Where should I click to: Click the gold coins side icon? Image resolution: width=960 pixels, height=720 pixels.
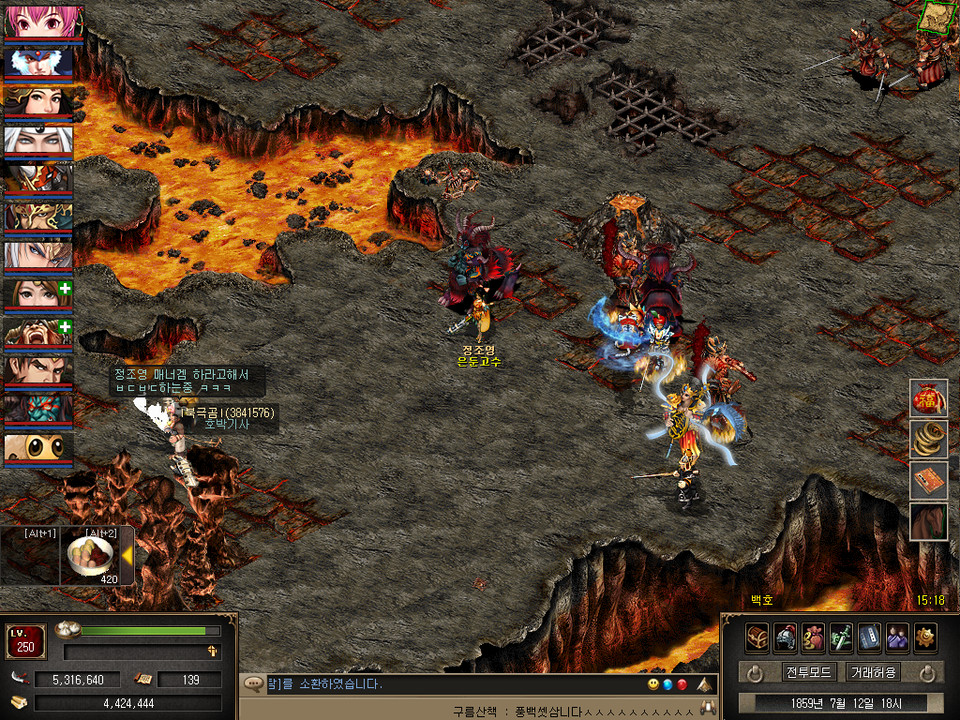(x=928, y=439)
